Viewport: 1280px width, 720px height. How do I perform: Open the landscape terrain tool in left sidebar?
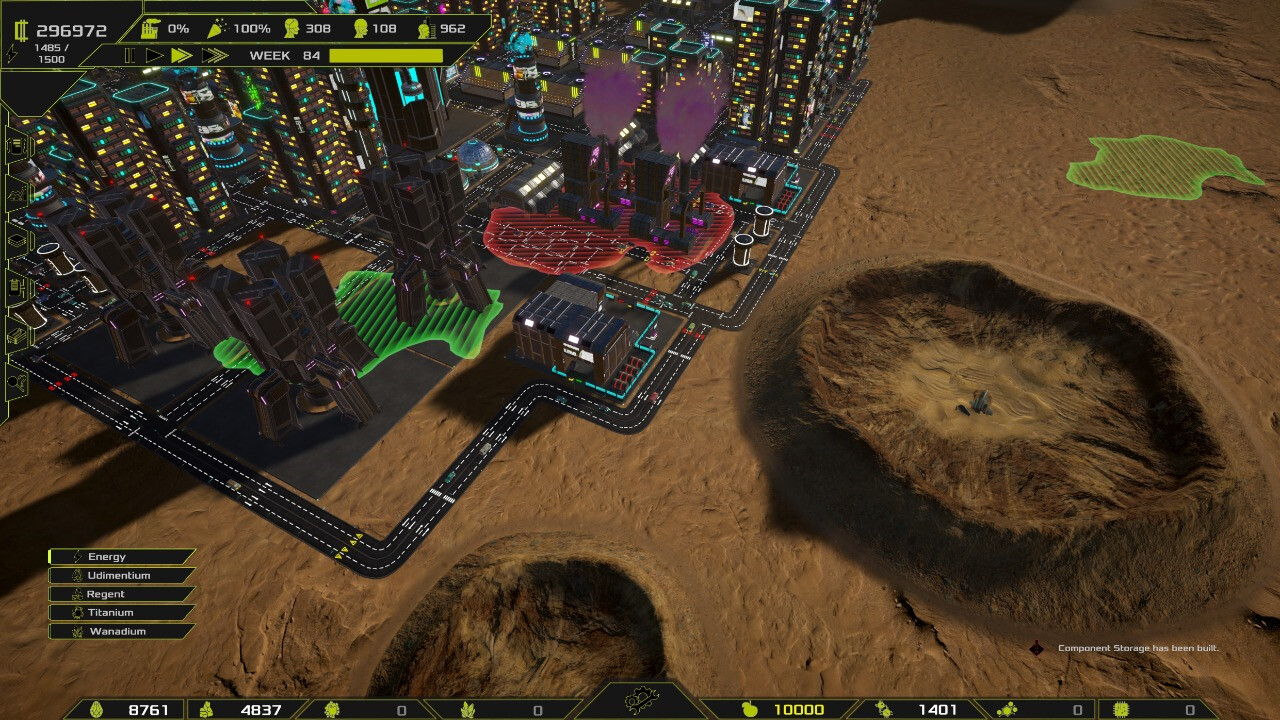15,195
